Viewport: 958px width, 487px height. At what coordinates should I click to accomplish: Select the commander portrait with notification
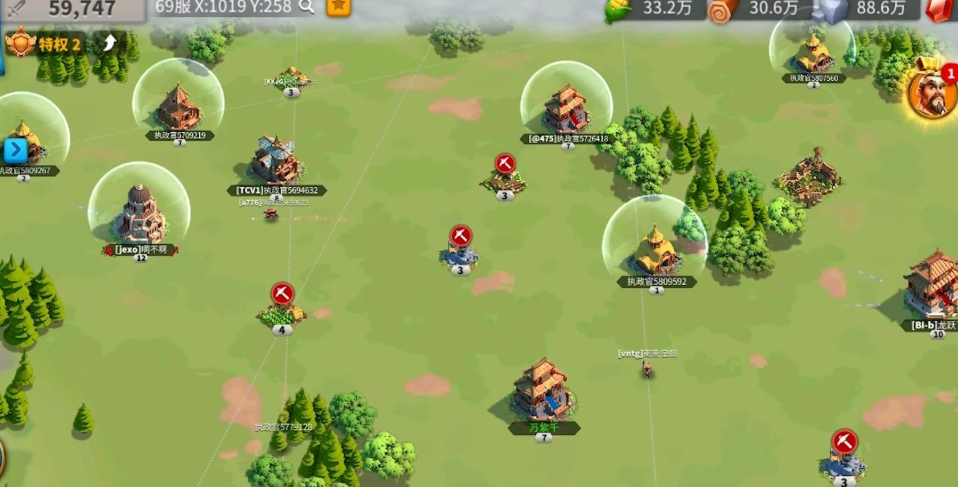[x=932, y=92]
